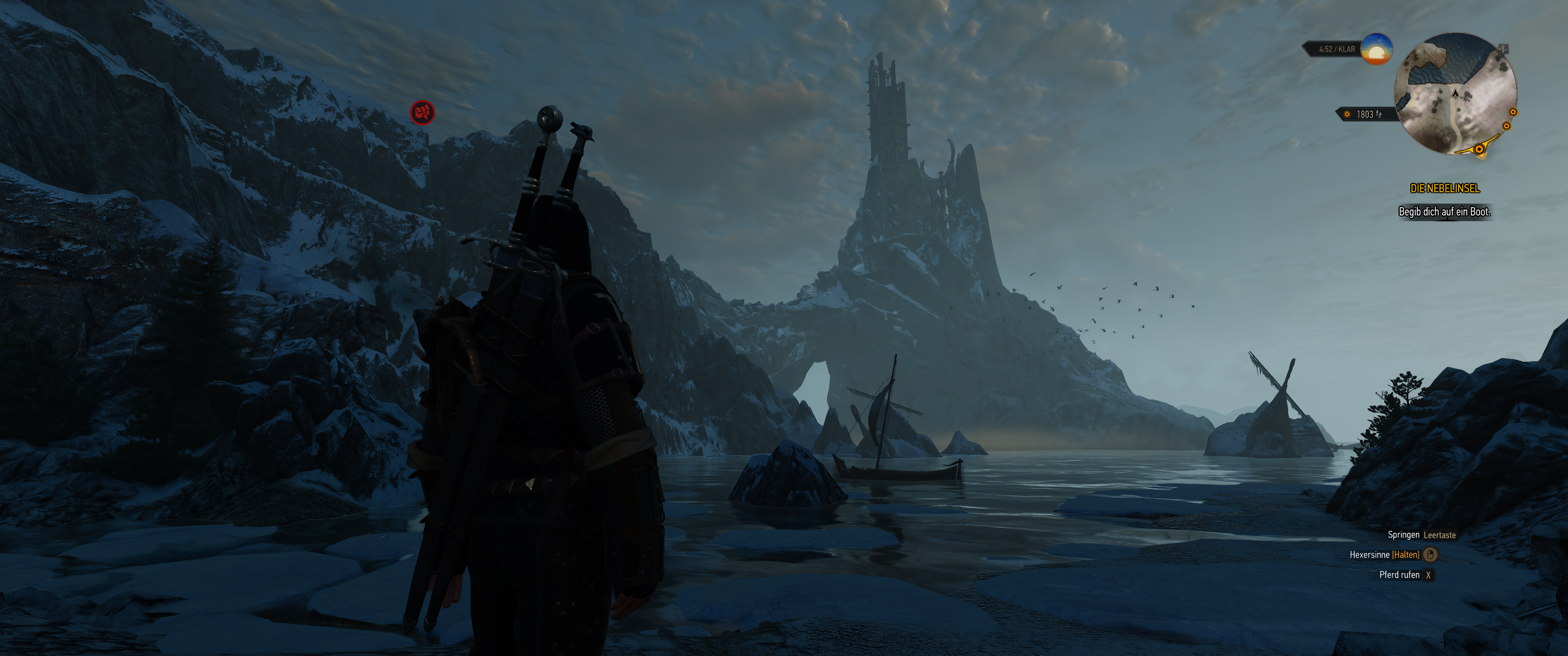This screenshot has height=656, width=1568.
Task: Click the red fist marker on the cliff
Action: click(423, 113)
